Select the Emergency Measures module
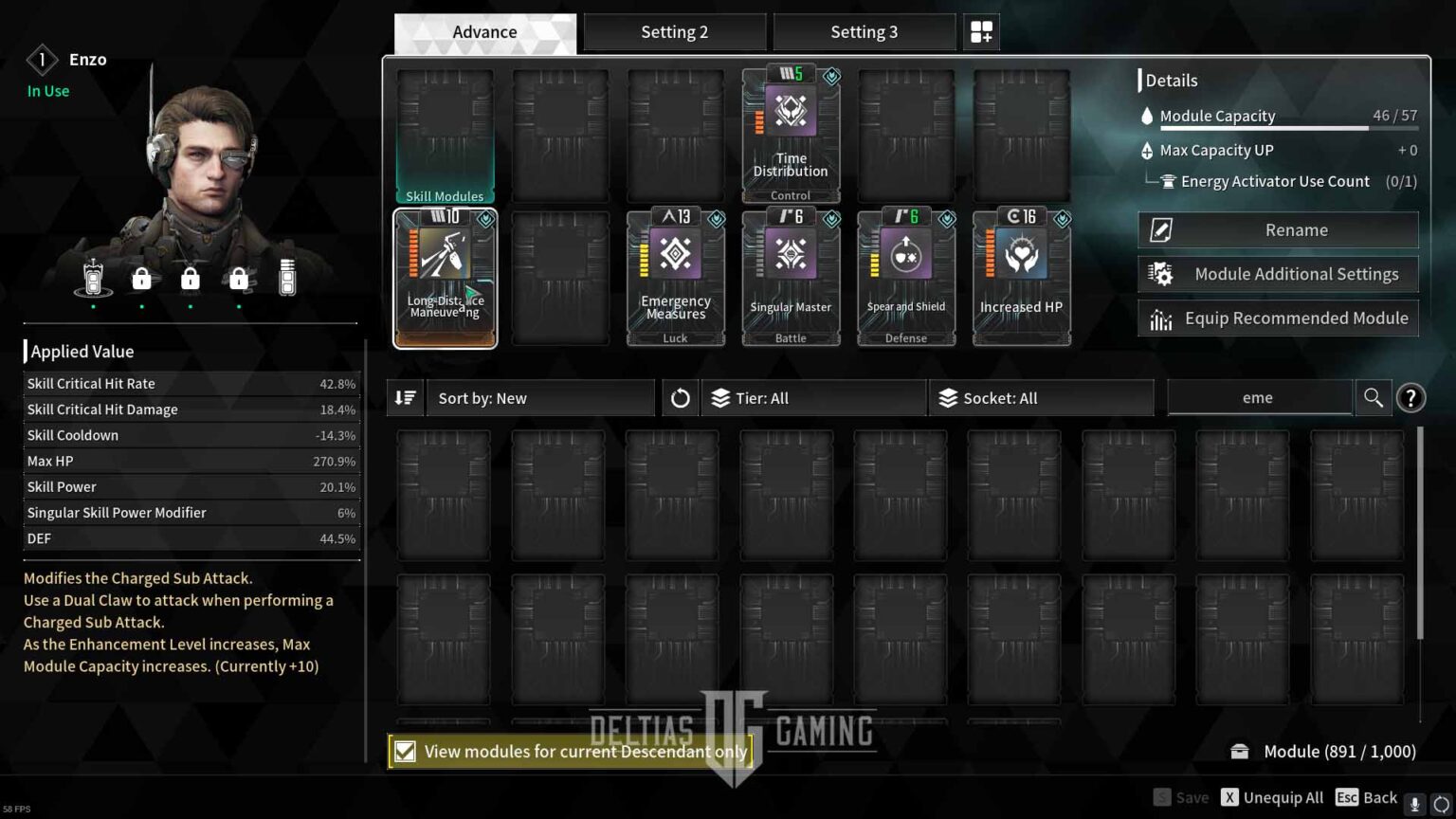This screenshot has width=1456, height=819. (675, 275)
